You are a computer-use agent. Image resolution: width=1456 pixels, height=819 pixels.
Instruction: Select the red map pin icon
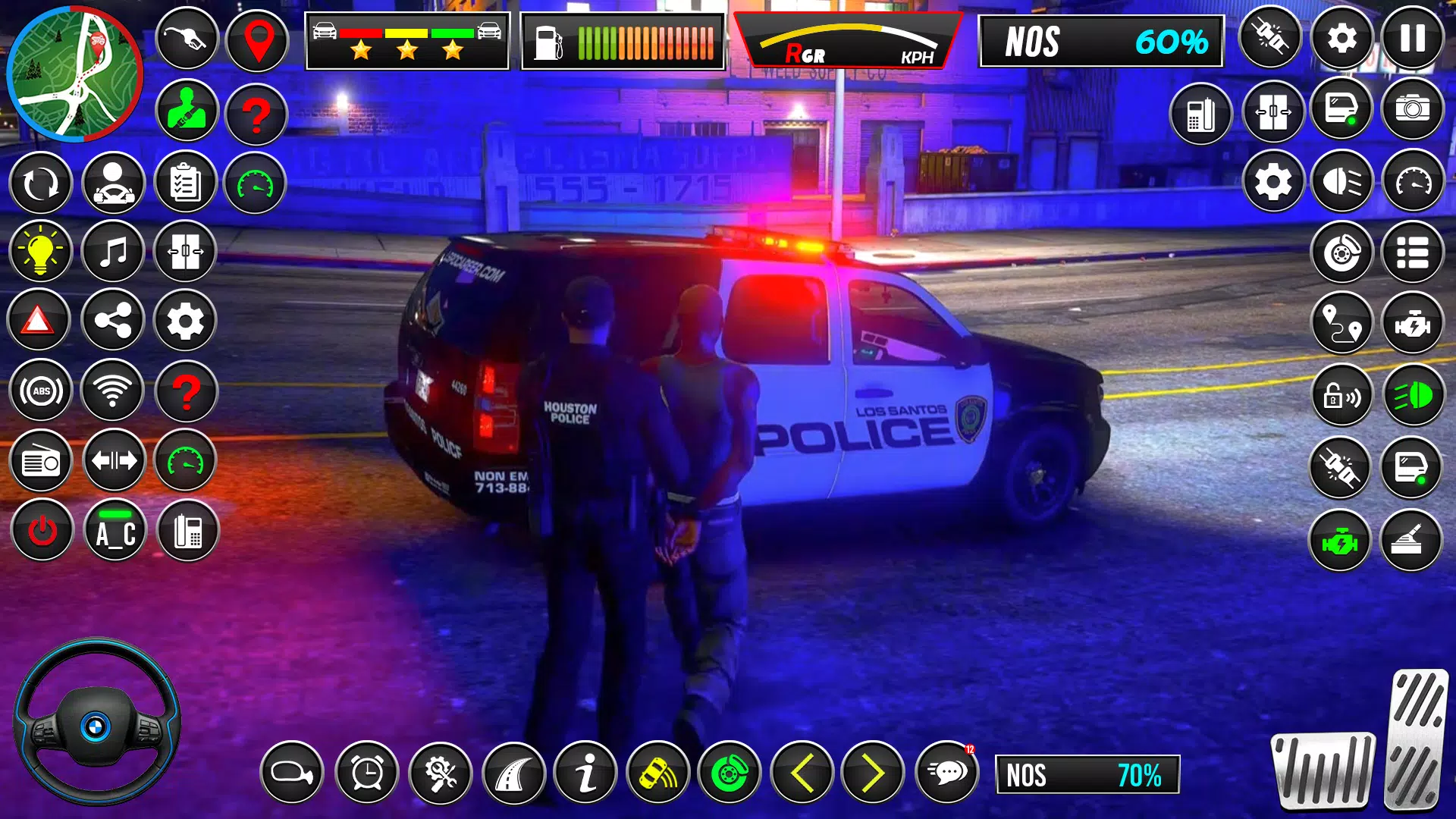(x=258, y=41)
